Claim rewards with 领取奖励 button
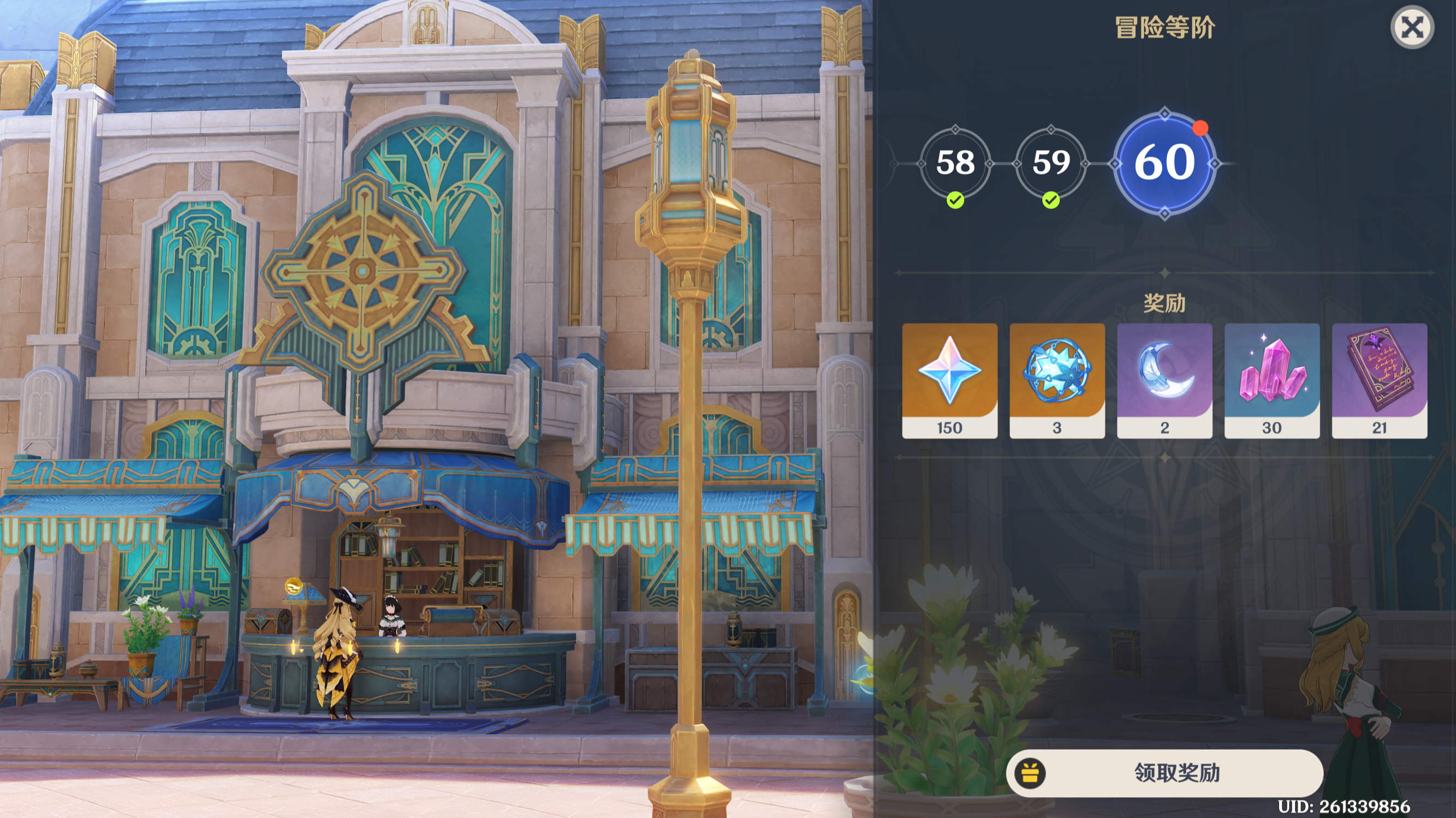 (x=1164, y=772)
